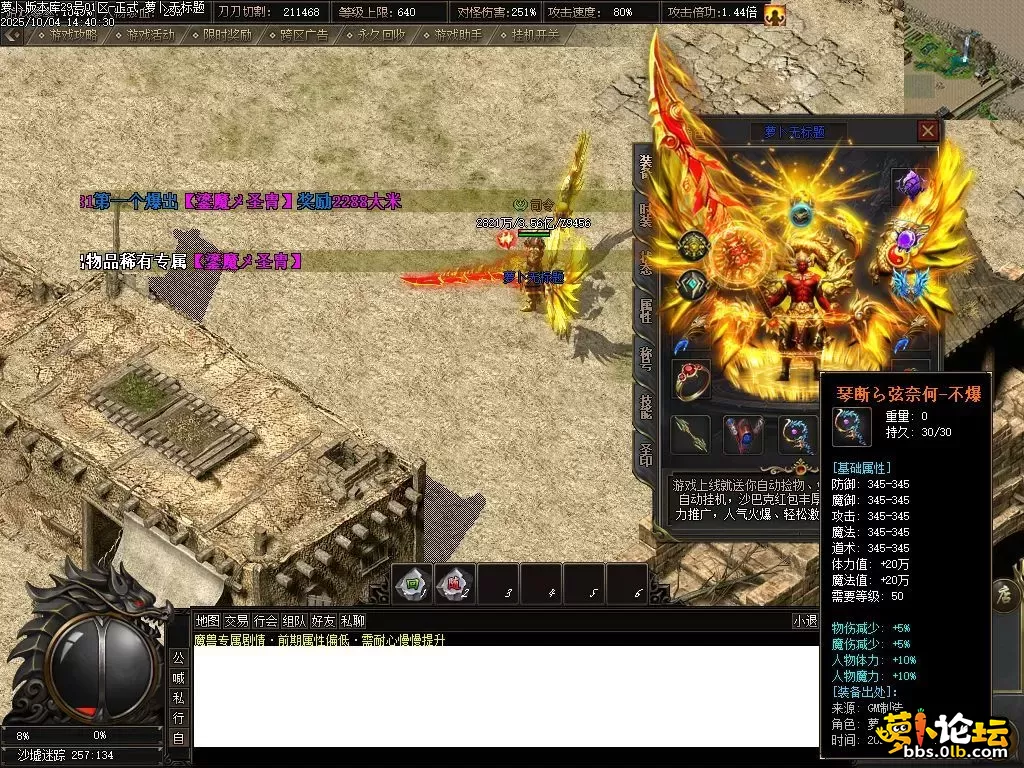Image resolution: width=1024 pixels, height=768 pixels.
Task: Switch to the 属性 tab
Action: (645, 311)
